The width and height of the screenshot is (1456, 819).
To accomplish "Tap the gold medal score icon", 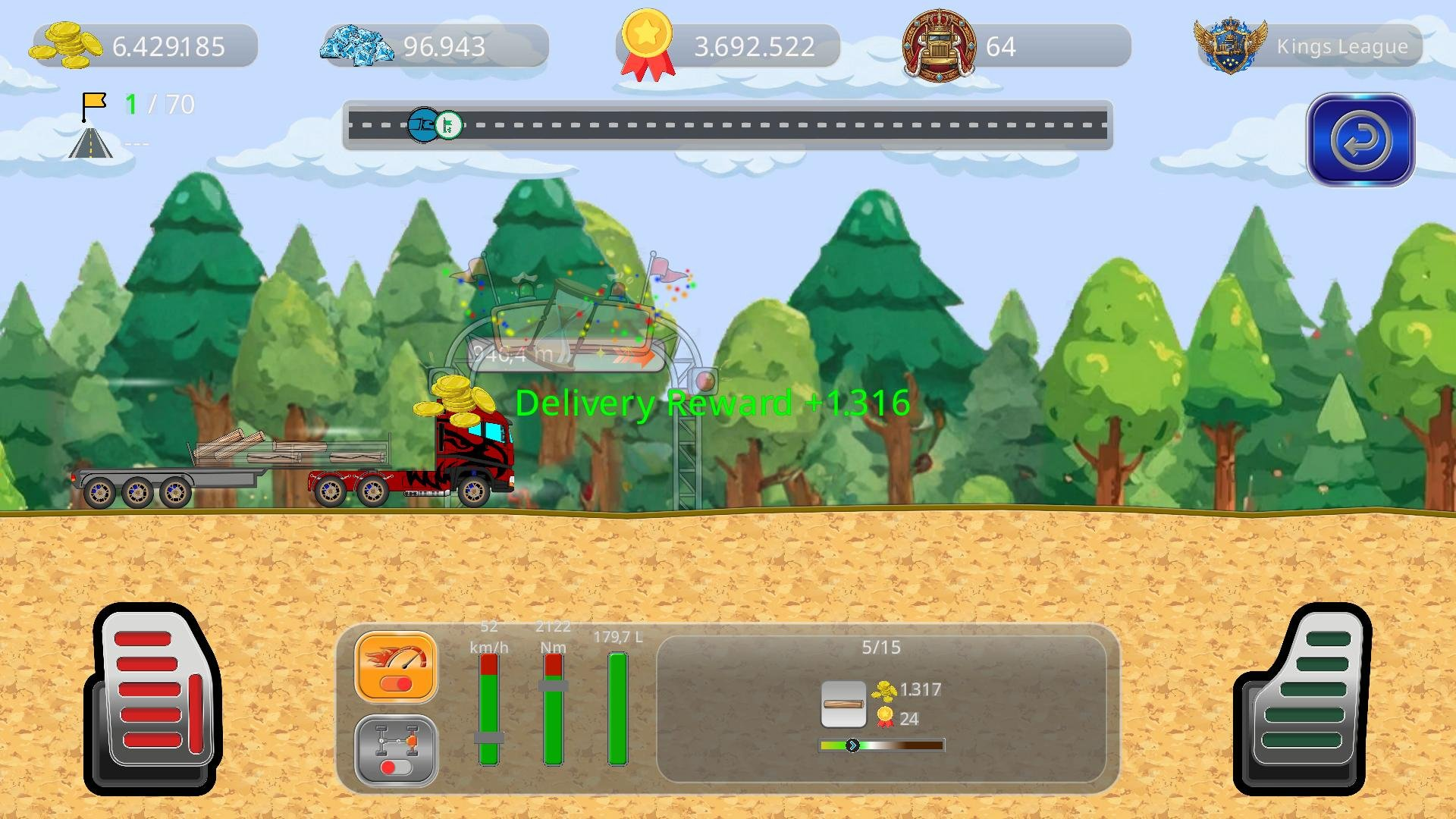I will 647,44.
